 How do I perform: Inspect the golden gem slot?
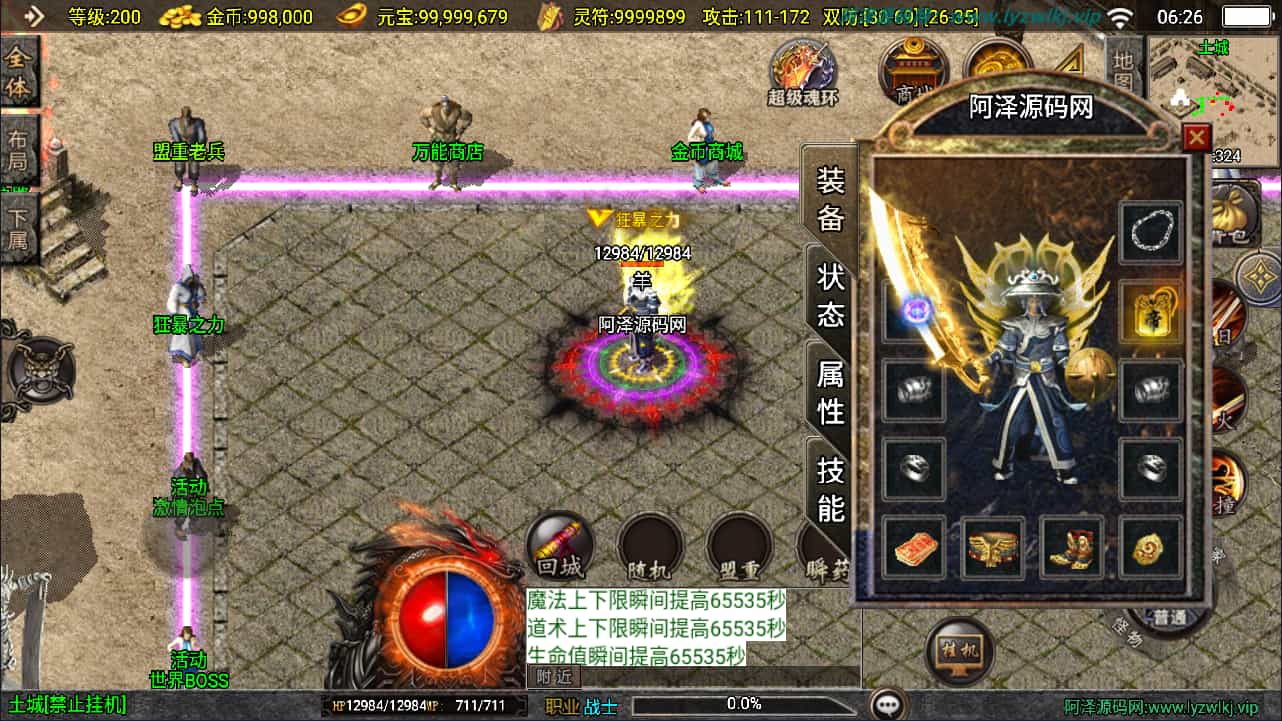coord(1151,547)
